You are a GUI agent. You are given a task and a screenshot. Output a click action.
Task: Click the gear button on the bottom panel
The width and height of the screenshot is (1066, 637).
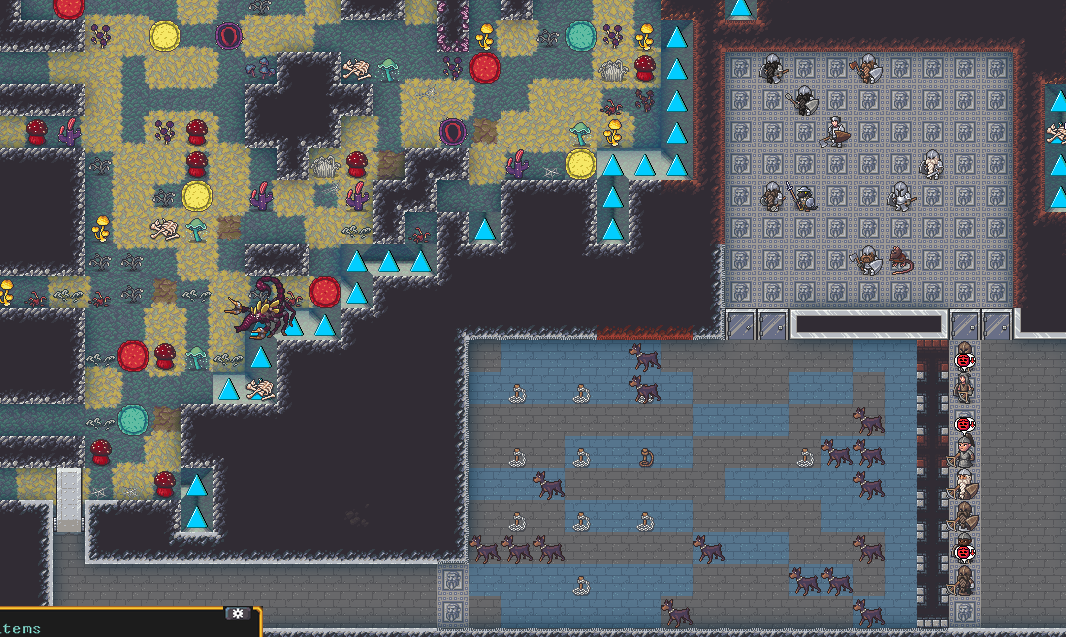(238, 613)
